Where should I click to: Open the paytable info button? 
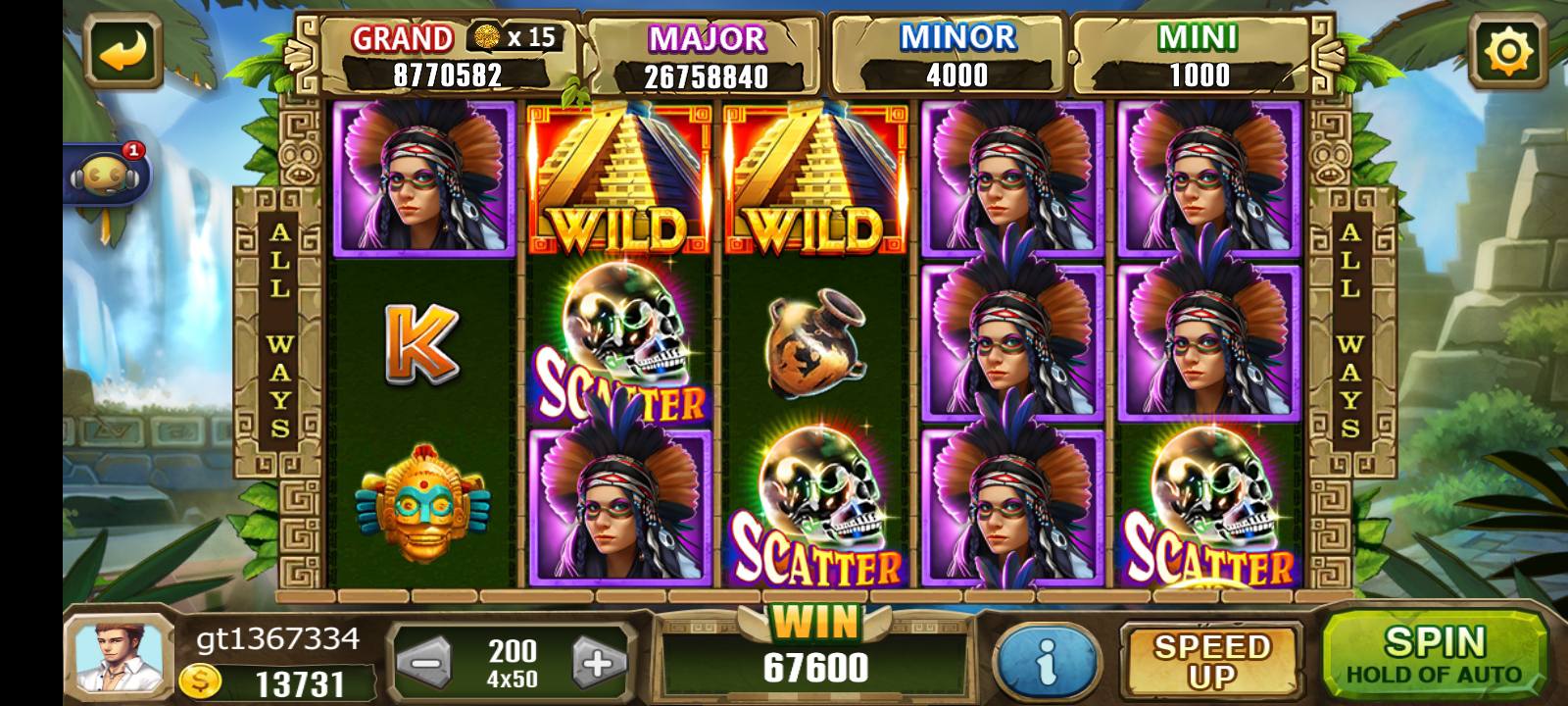coord(1046,662)
